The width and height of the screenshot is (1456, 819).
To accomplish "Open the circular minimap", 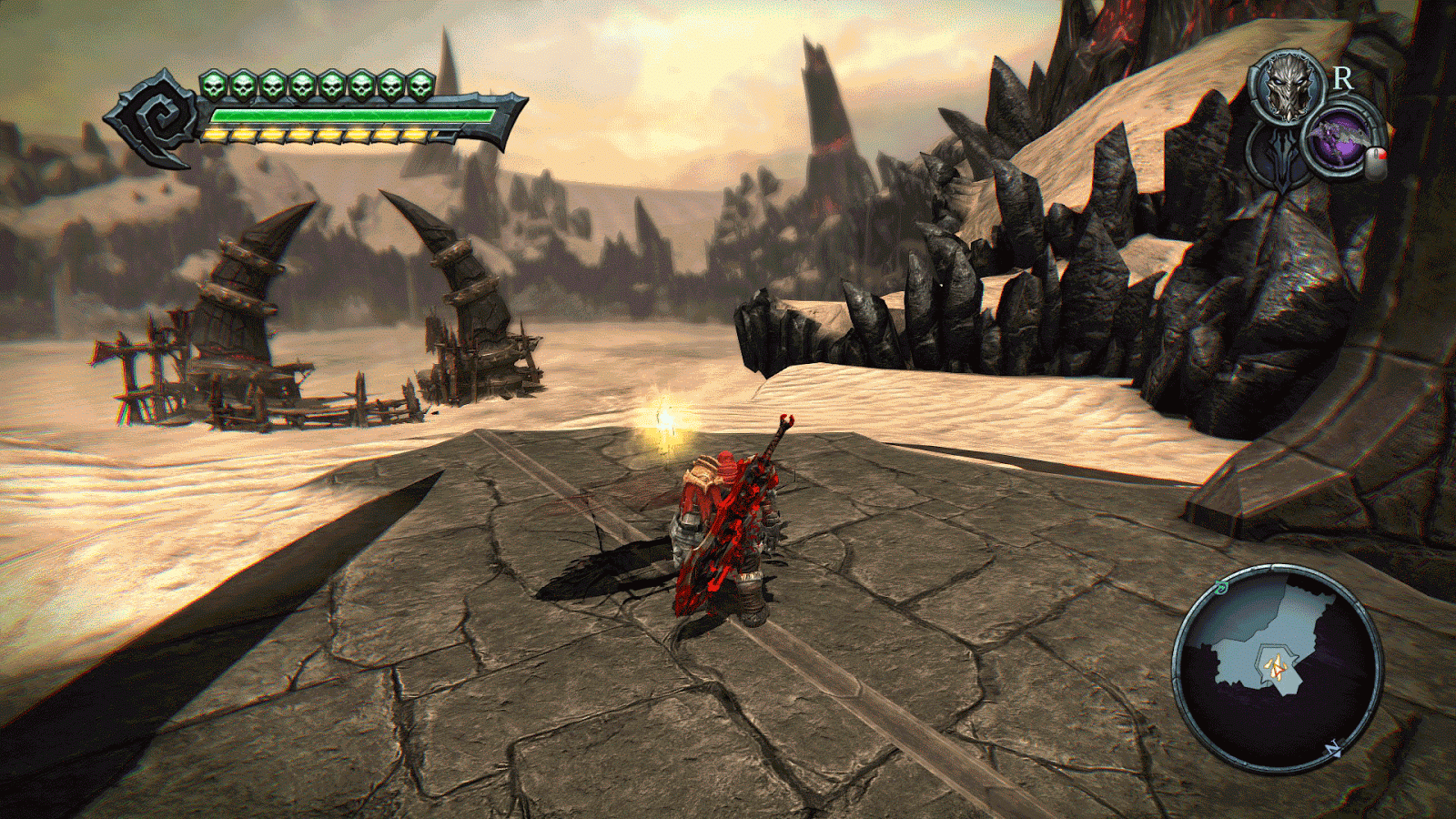I will coord(1277,669).
